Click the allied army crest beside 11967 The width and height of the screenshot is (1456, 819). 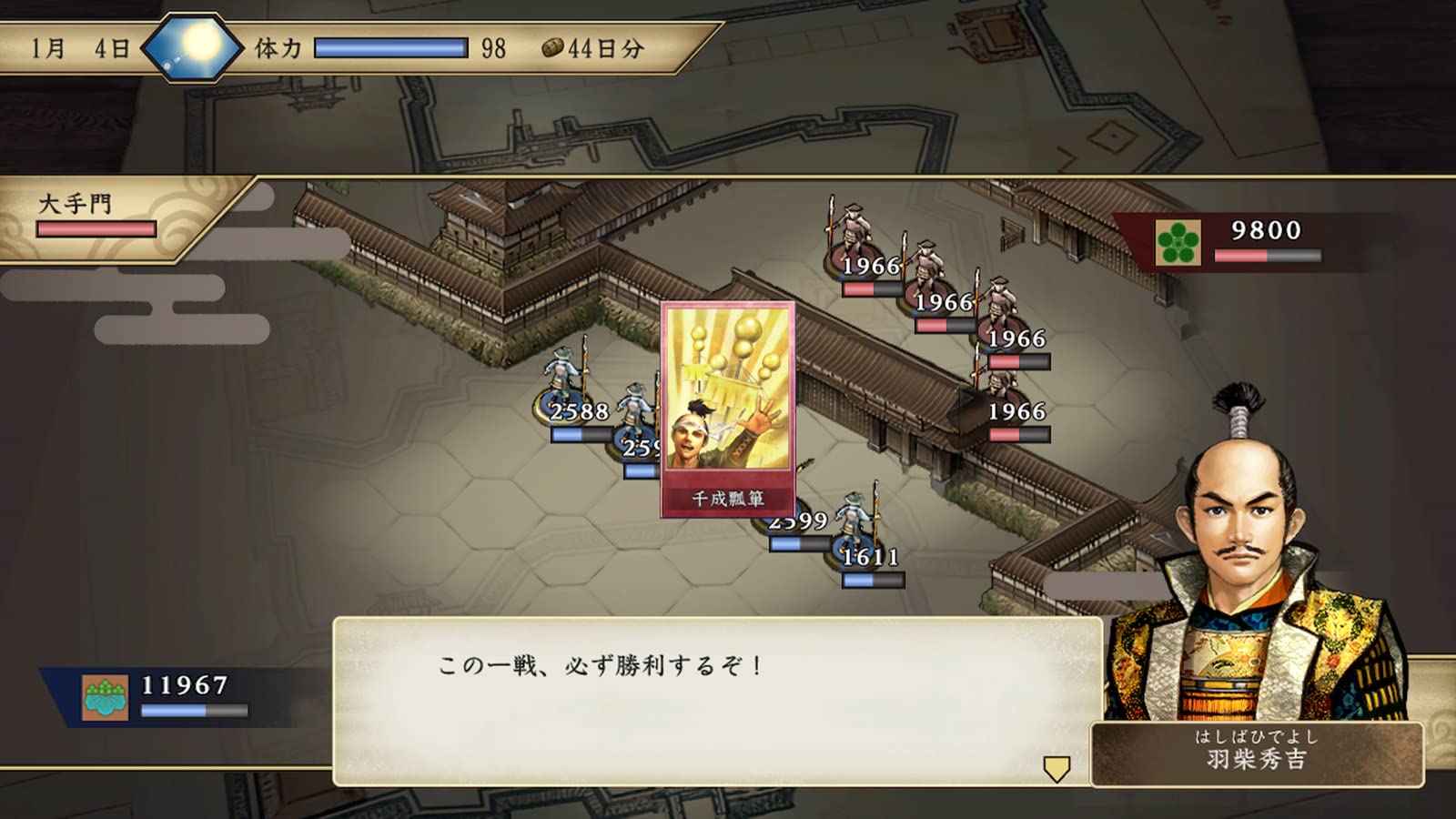[103, 698]
